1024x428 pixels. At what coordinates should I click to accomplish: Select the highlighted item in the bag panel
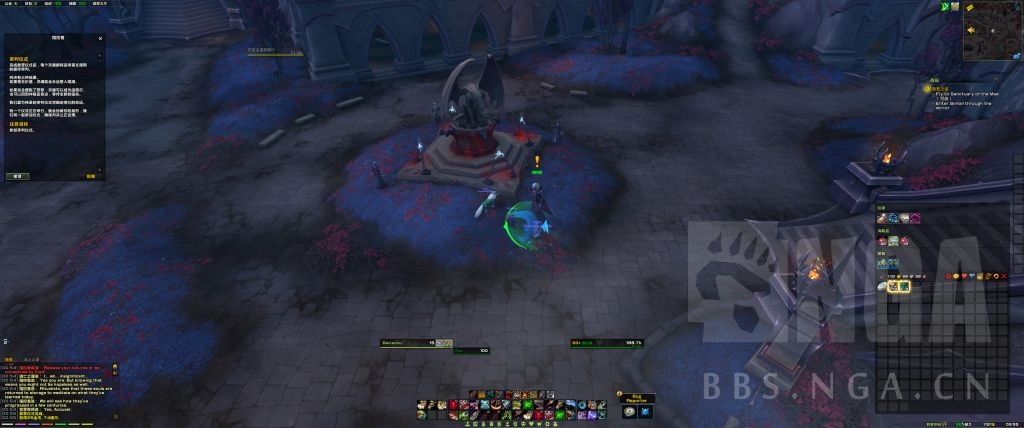(893, 286)
